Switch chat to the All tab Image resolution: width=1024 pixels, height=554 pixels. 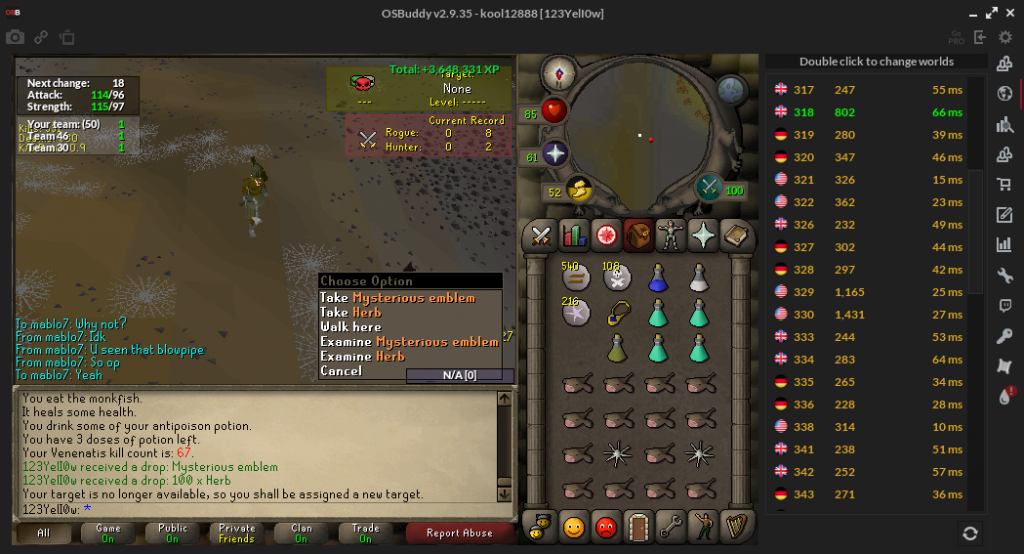(x=43, y=533)
